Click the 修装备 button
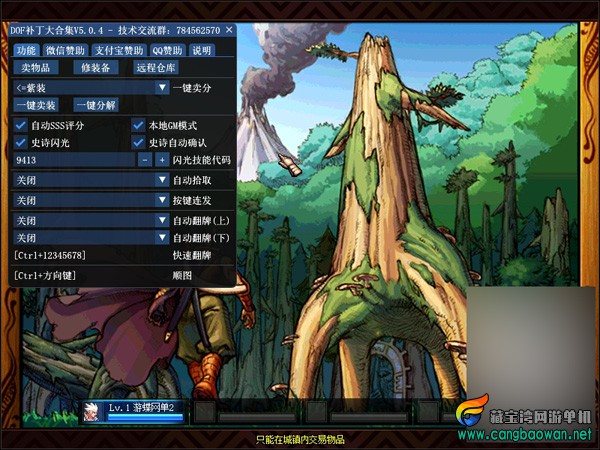 (x=95, y=68)
